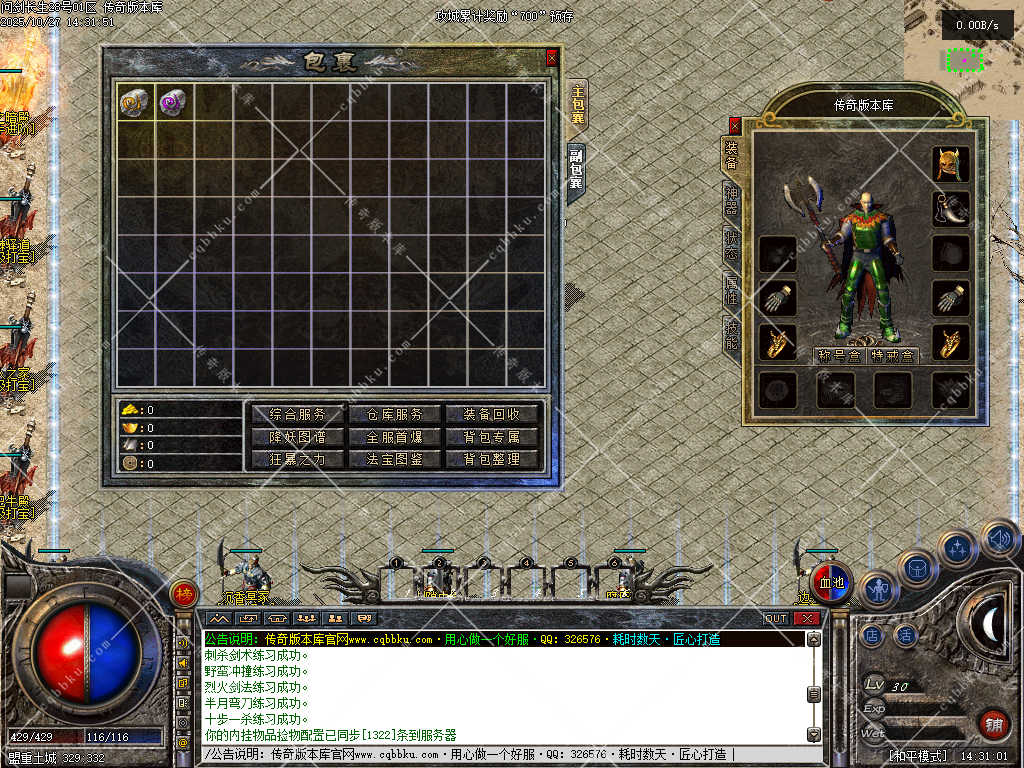This screenshot has height=768, width=1024.
Task: Click the 仓库服务 warehouse button
Action: coord(395,414)
